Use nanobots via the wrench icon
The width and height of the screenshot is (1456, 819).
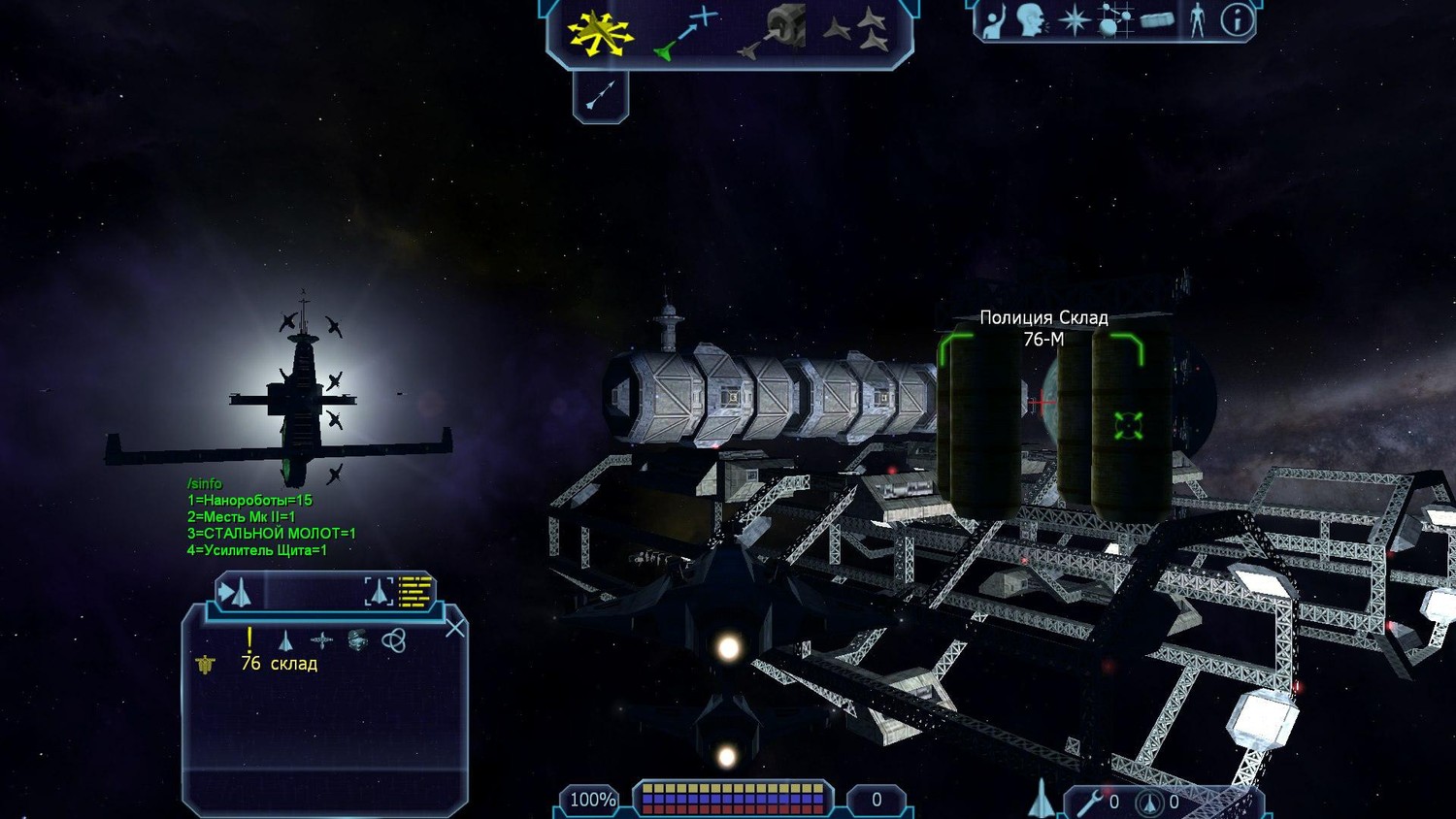point(1089,803)
